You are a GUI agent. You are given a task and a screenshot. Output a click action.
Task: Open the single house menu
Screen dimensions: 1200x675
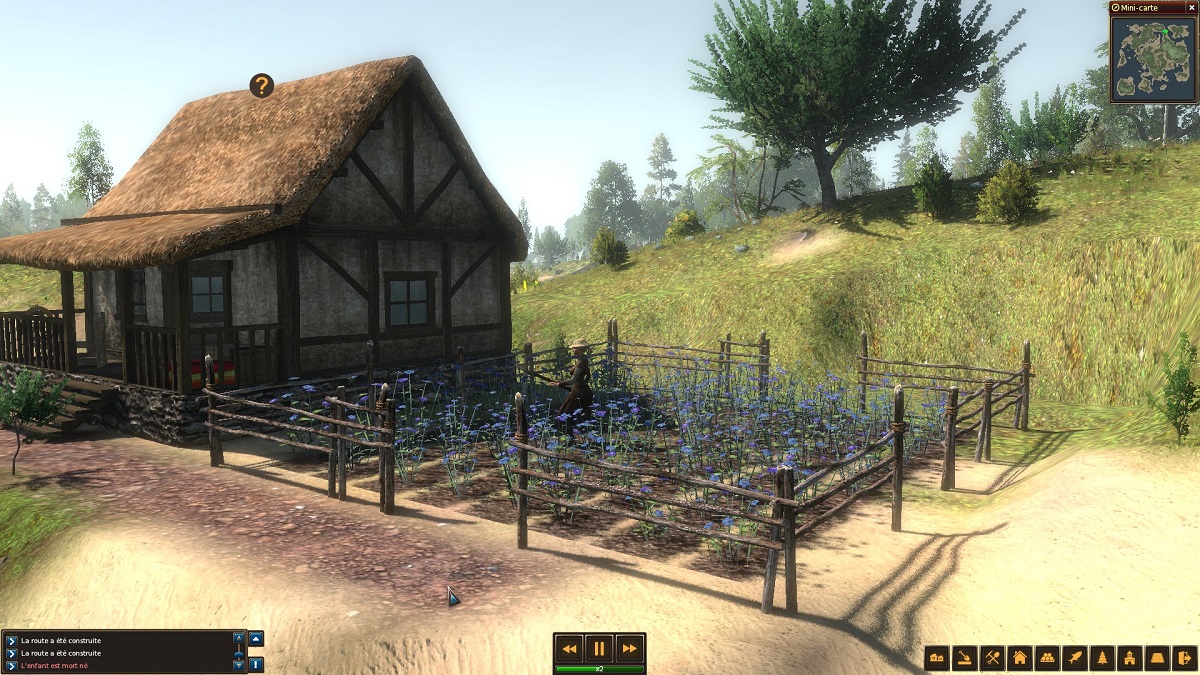1020,657
